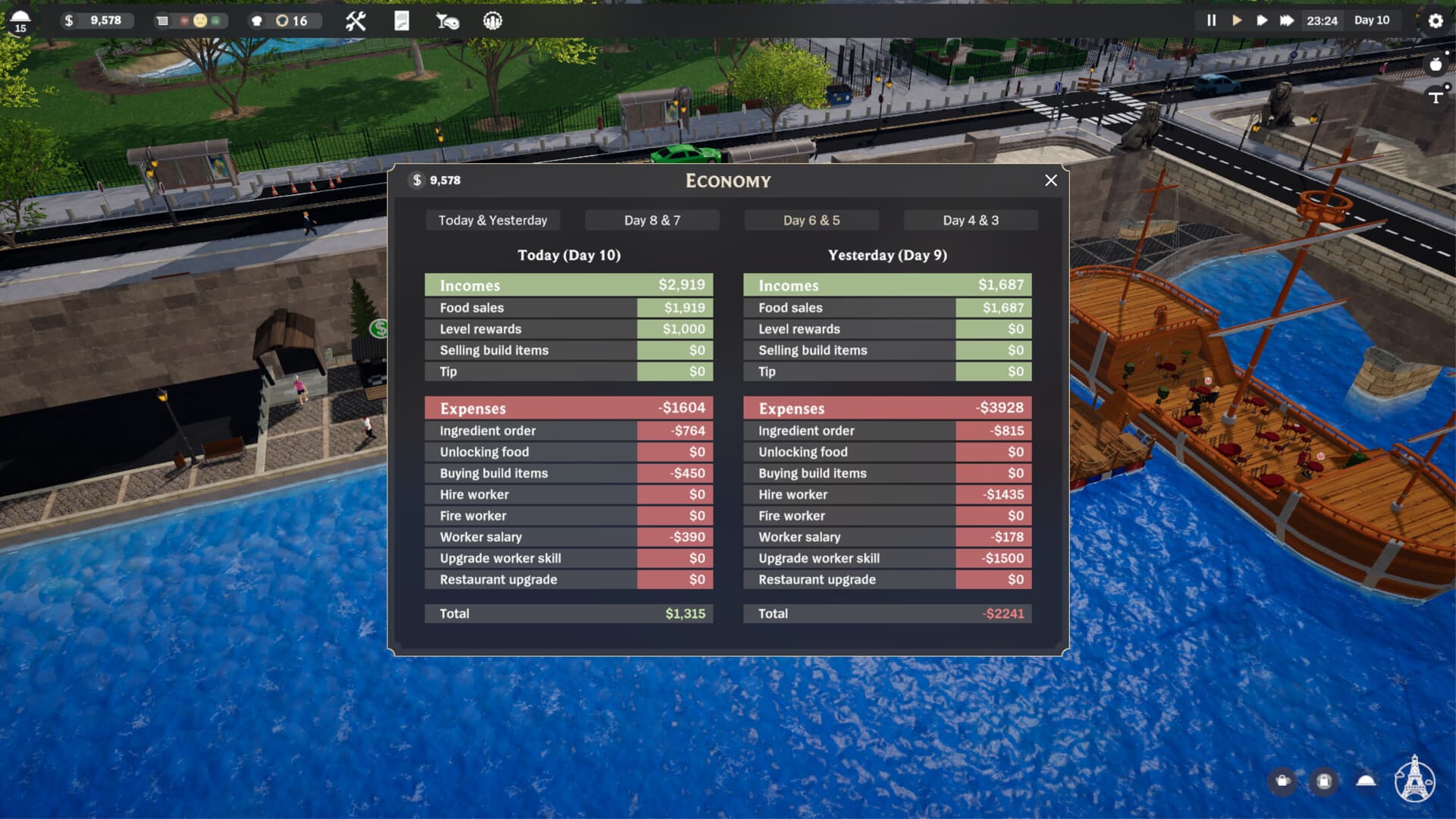This screenshot has height=819, width=1456.
Task: Open the settings gear in the top right
Action: [x=1436, y=22]
